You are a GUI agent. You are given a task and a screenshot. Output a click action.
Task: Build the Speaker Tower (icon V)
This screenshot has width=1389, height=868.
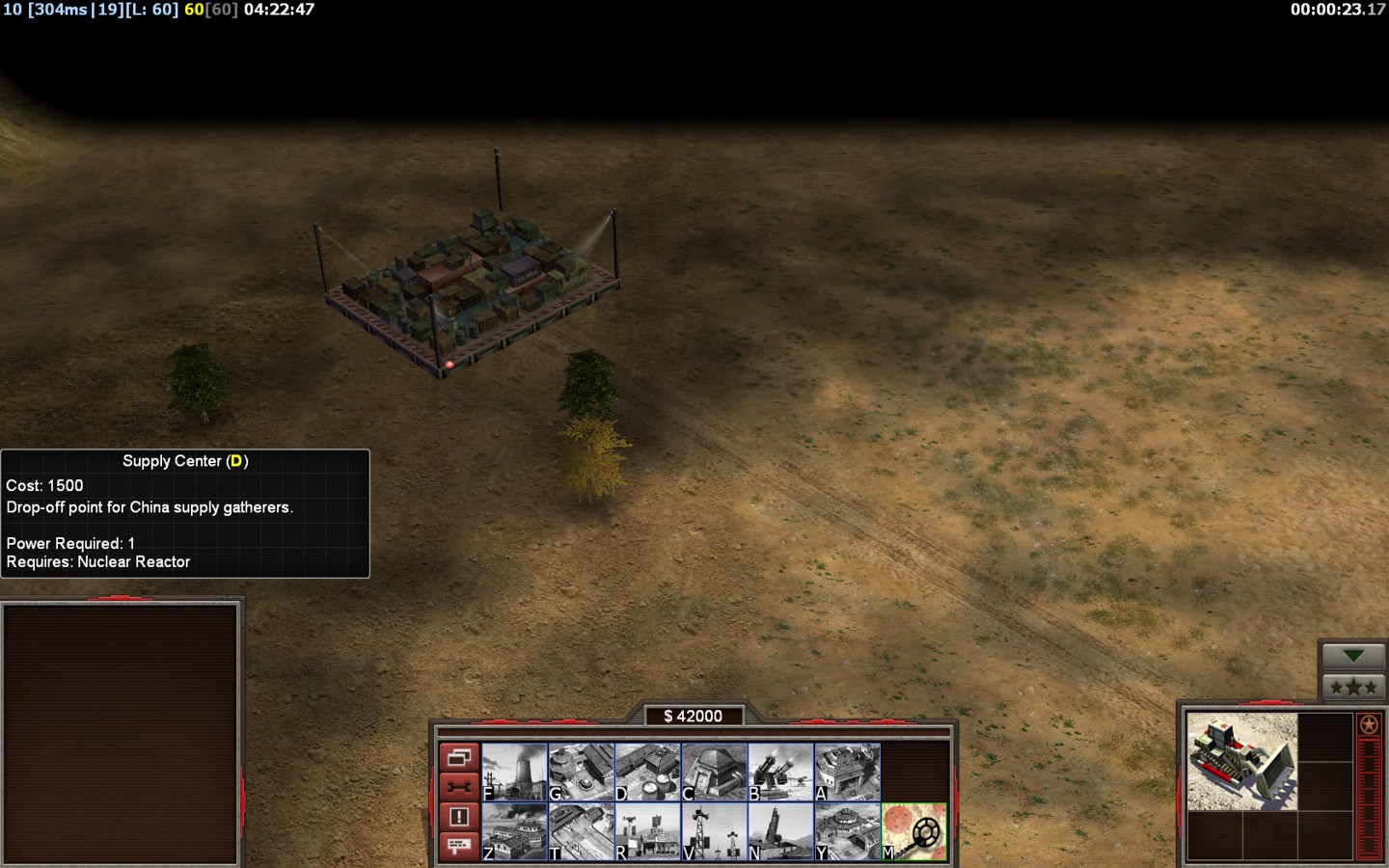[715, 831]
